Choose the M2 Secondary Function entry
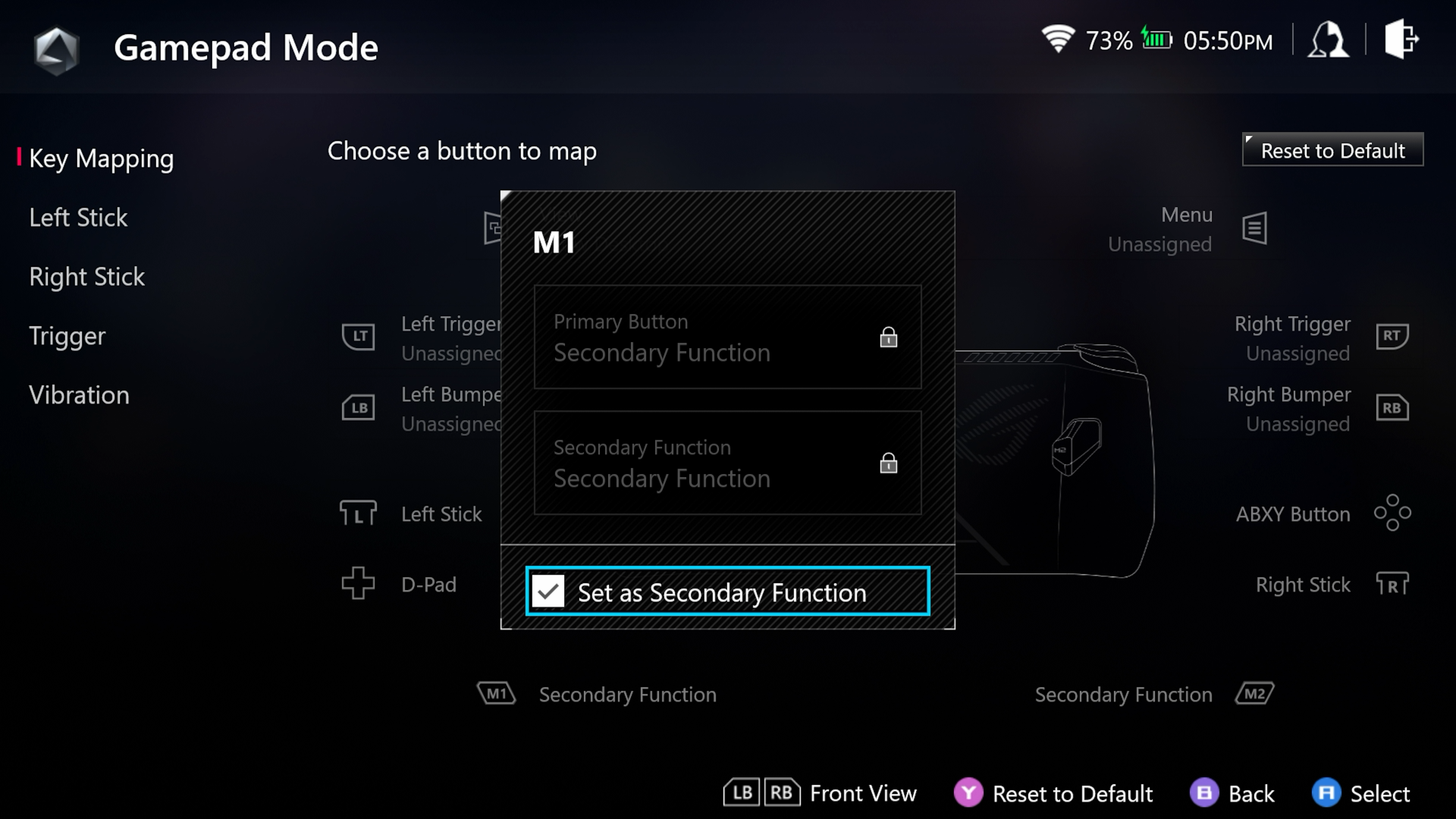The height and width of the screenshot is (819, 1456). coord(1154,695)
